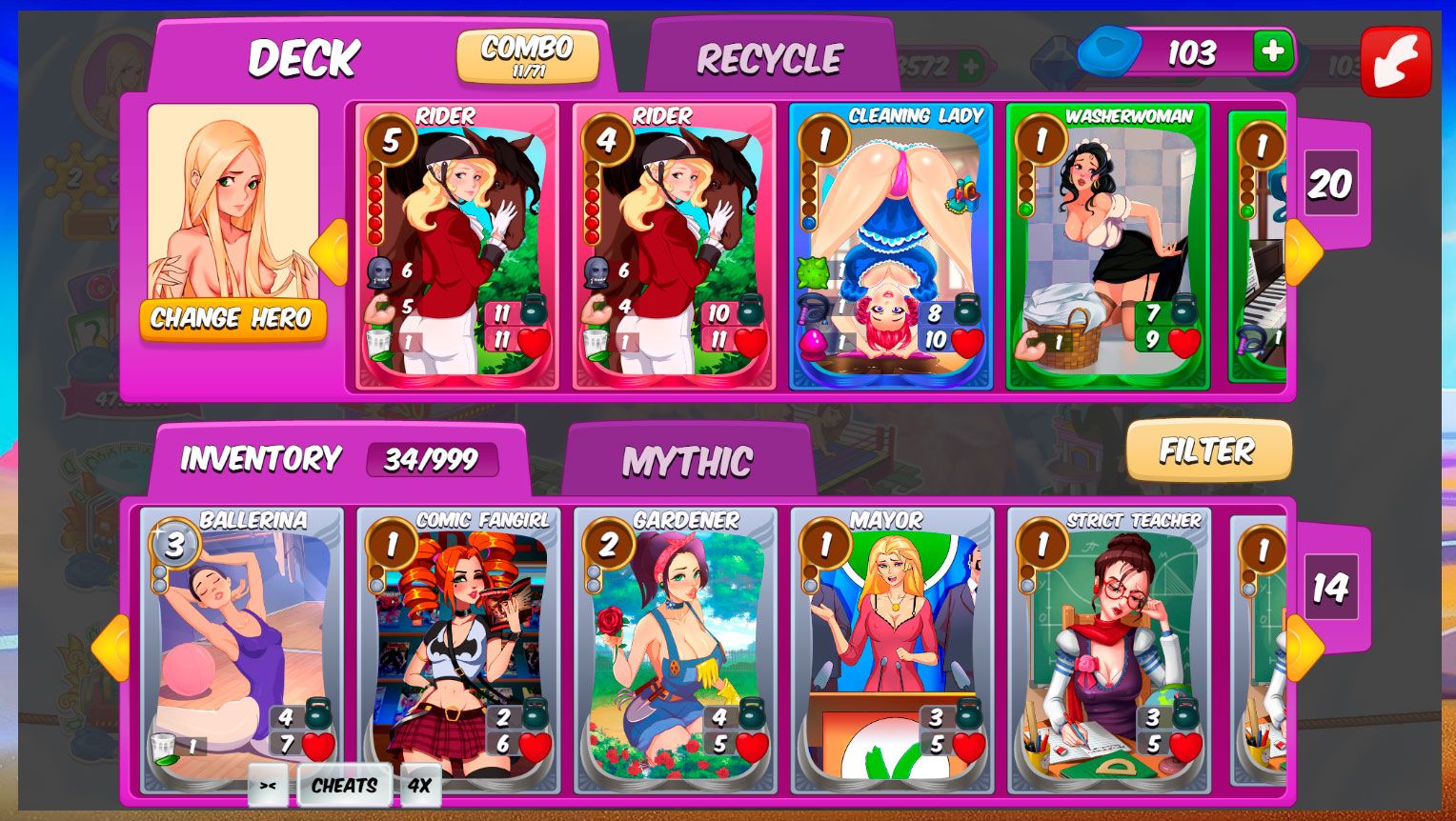Pick the Mayor card
Viewport: 1456px width, 821px height.
point(892,648)
